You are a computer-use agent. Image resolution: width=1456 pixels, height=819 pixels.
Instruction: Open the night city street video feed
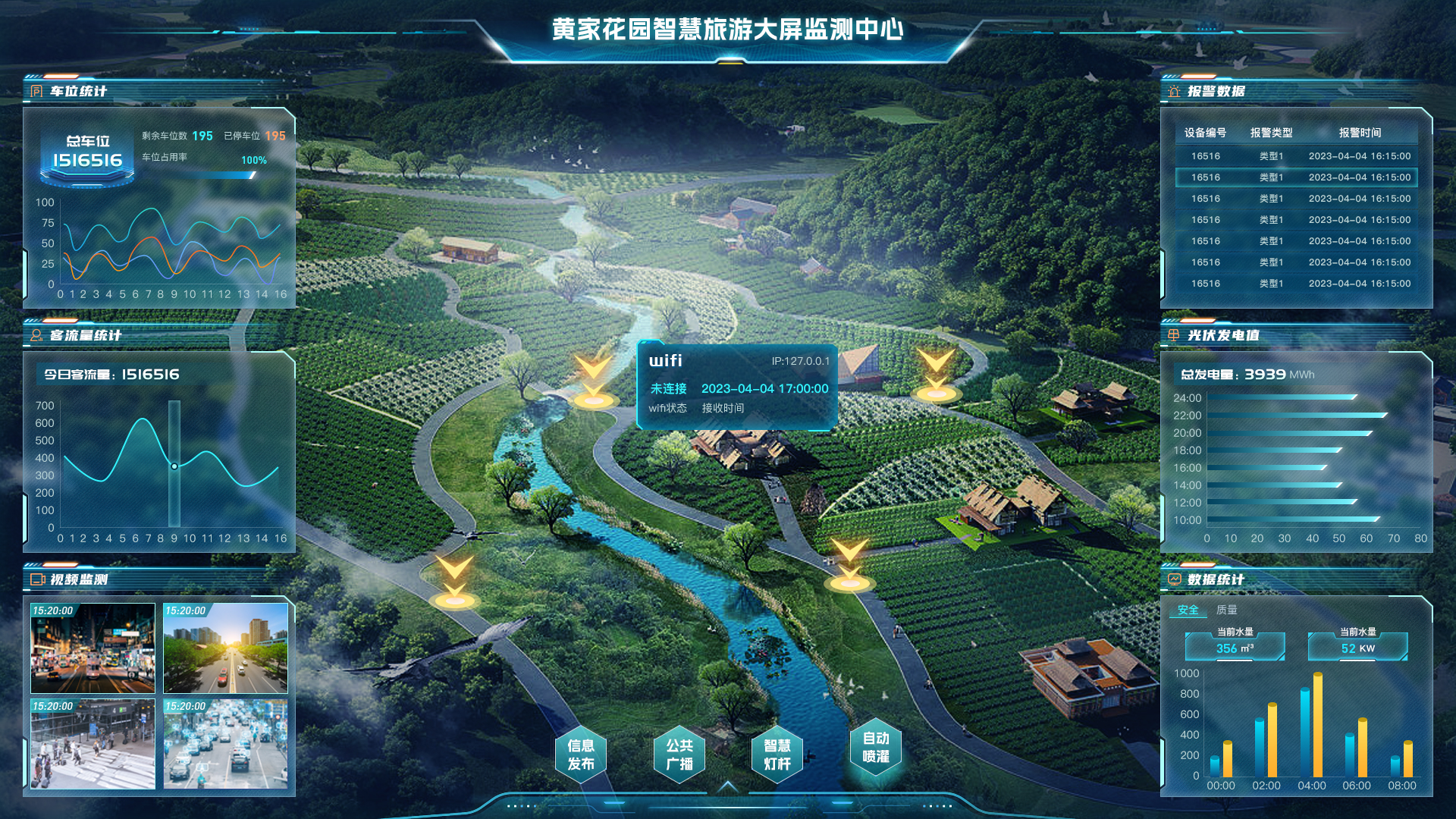coord(93,648)
